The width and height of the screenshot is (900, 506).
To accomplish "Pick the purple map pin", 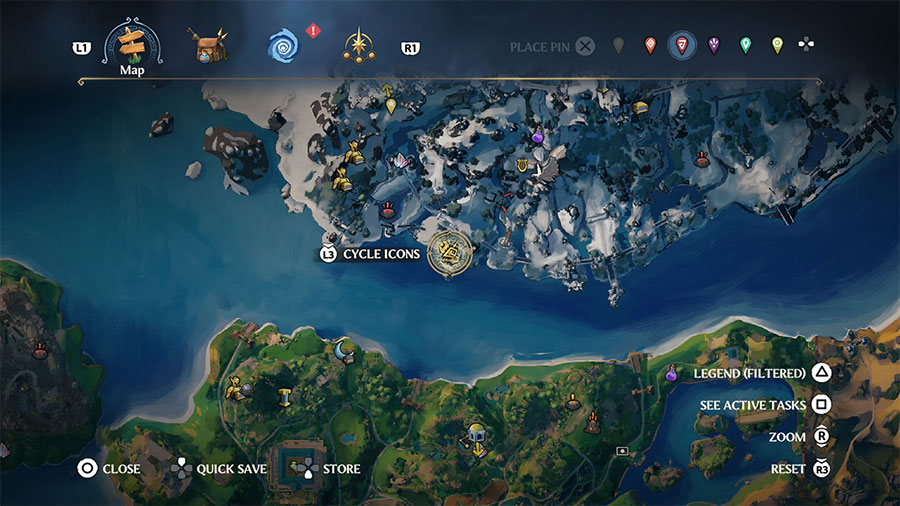I will click(x=714, y=45).
